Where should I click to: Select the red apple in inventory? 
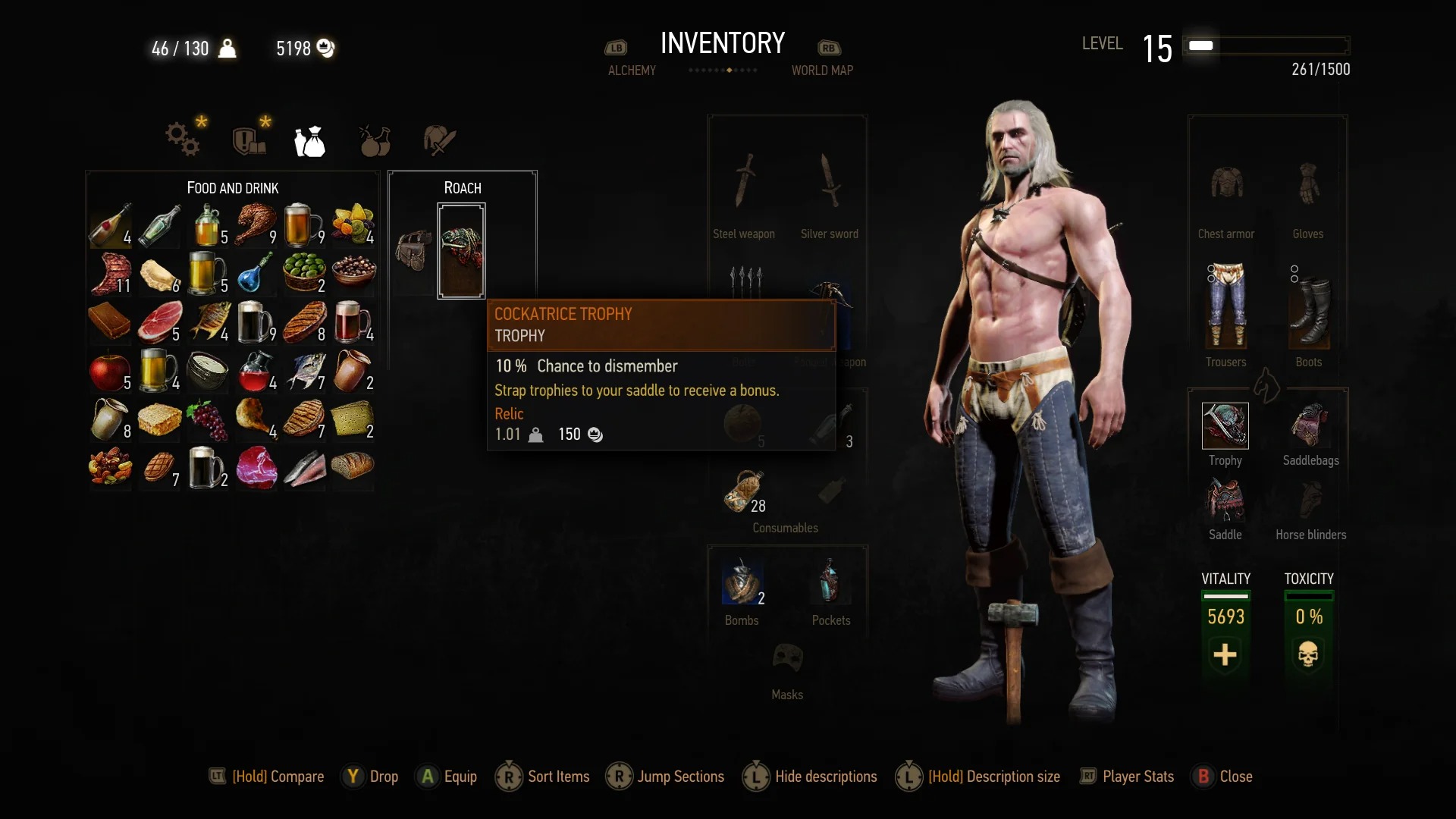pos(110,372)
